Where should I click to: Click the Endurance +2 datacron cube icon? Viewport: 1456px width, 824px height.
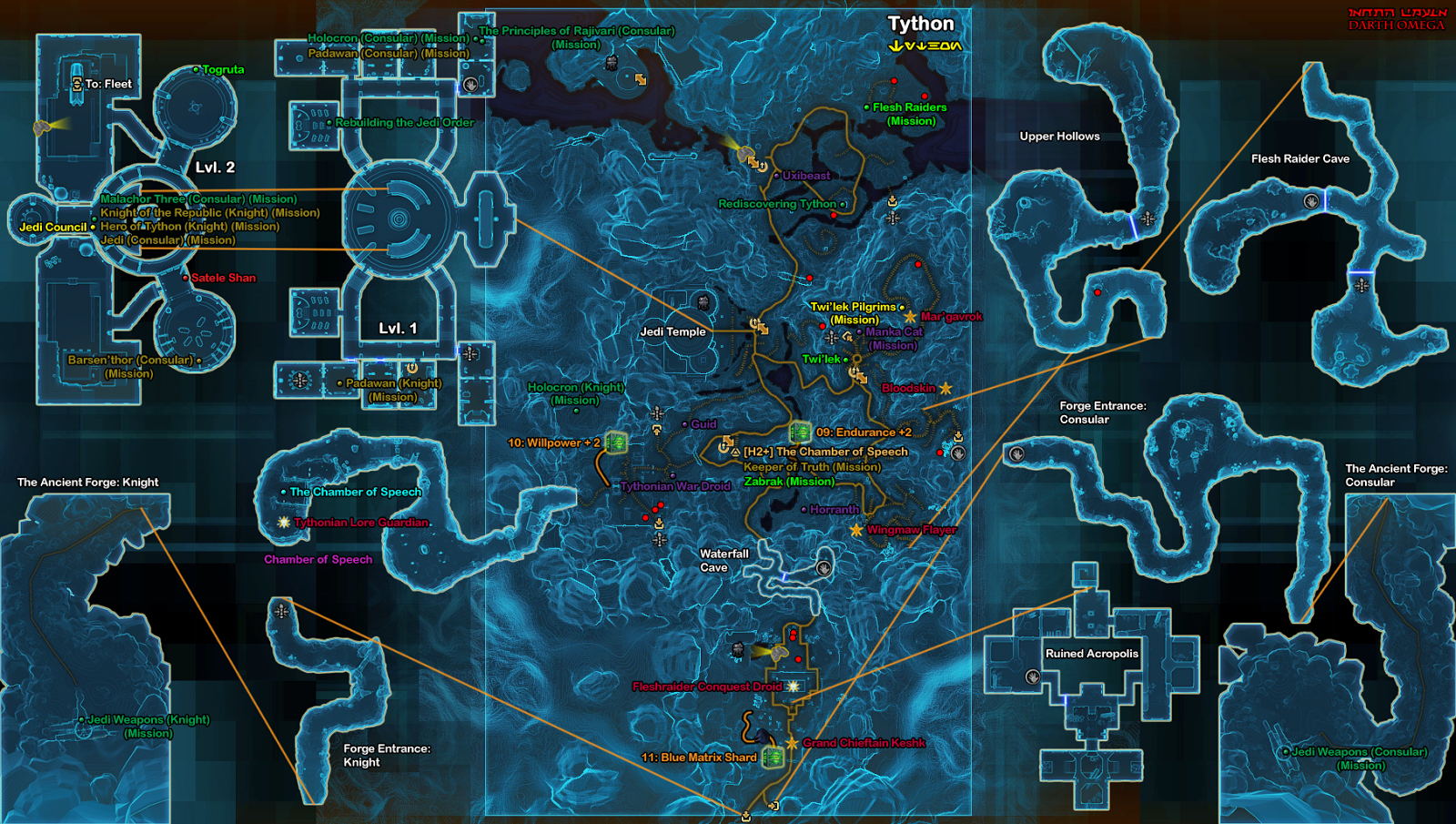tap(802, 432)
